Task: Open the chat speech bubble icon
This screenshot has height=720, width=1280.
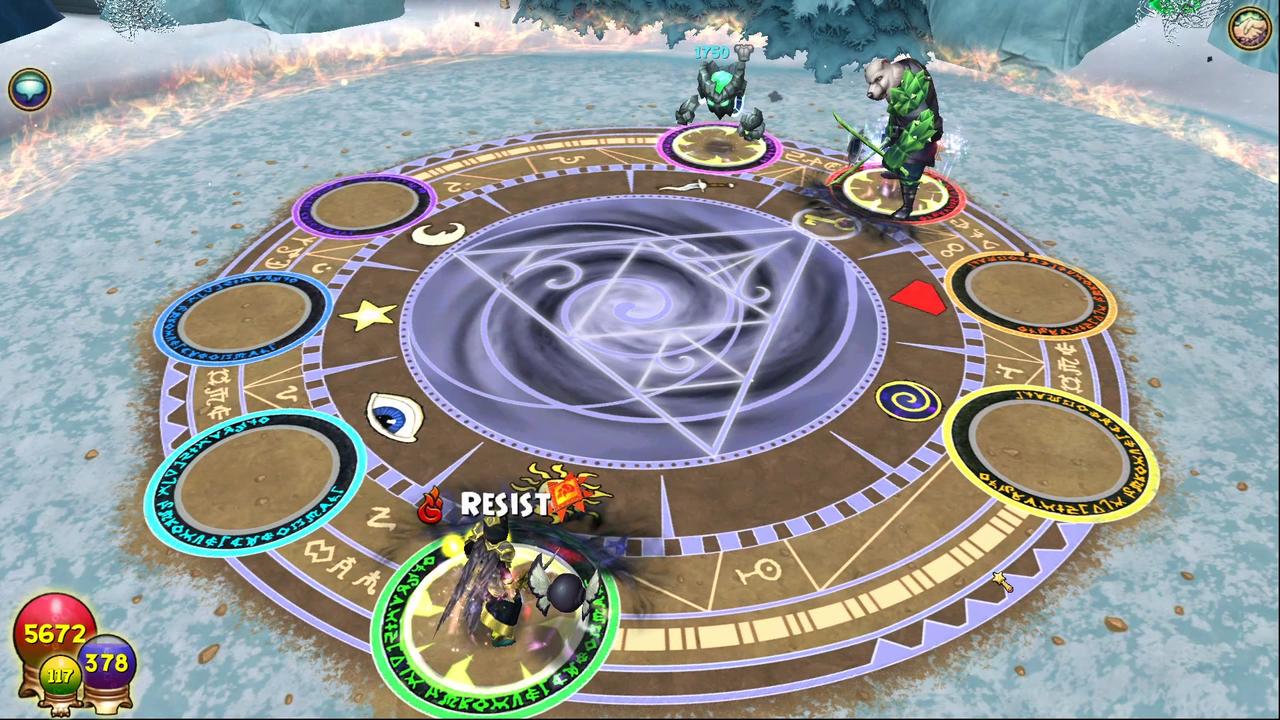Action: point(30,88)
